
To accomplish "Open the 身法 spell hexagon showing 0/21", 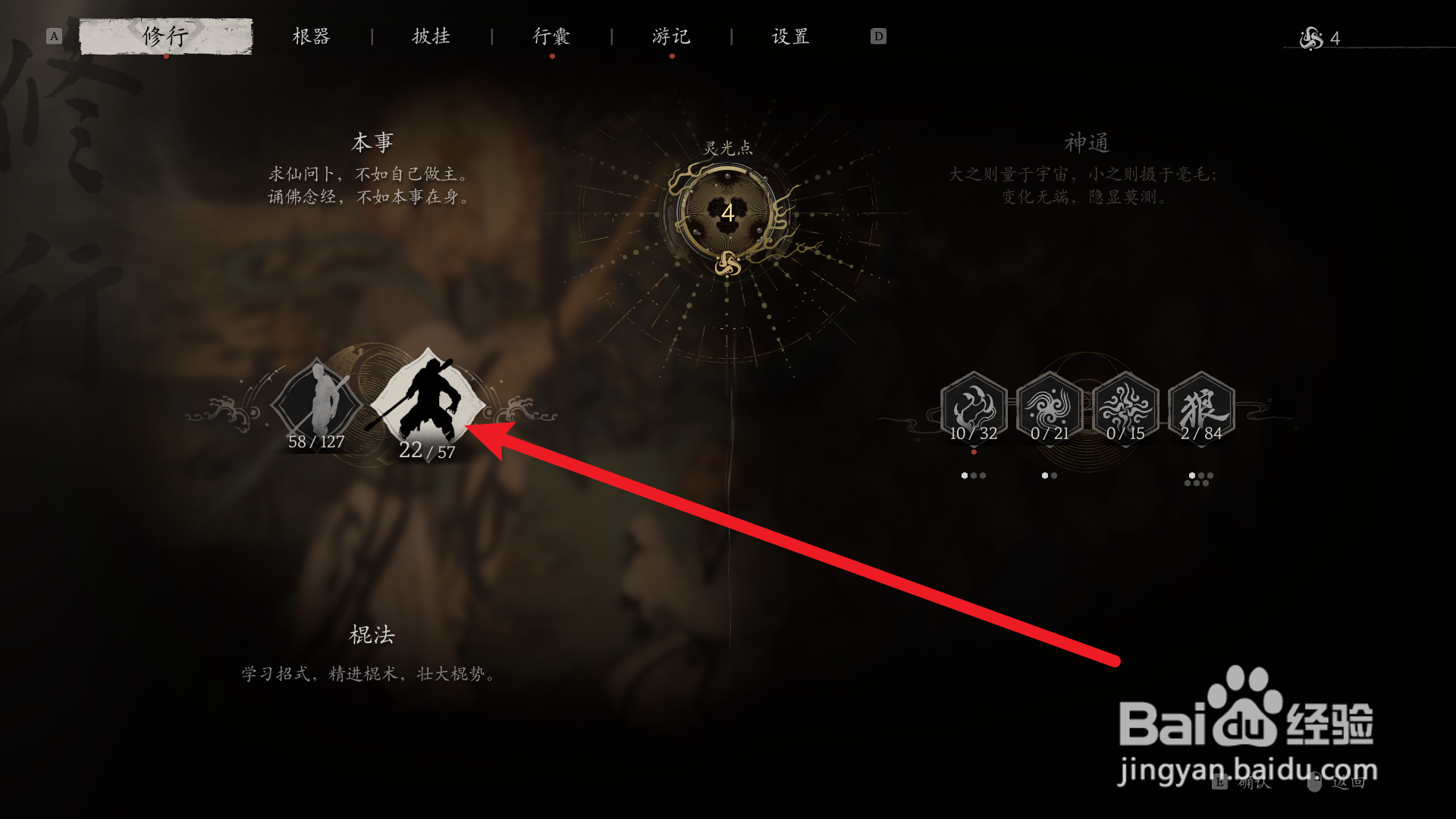I will (x=1049, y=407).
